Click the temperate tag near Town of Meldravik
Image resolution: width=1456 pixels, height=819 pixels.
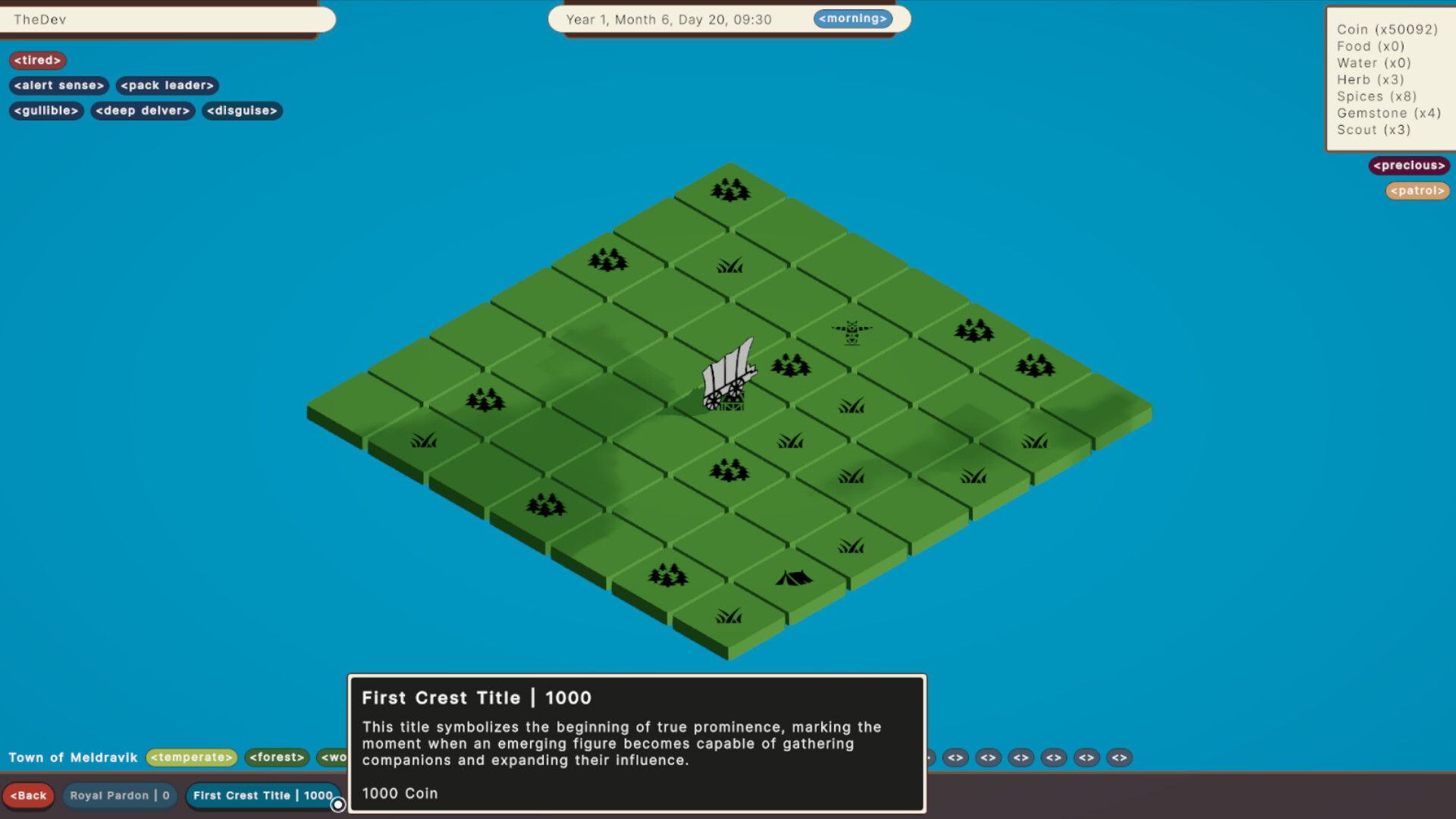(x=191, y=758)
